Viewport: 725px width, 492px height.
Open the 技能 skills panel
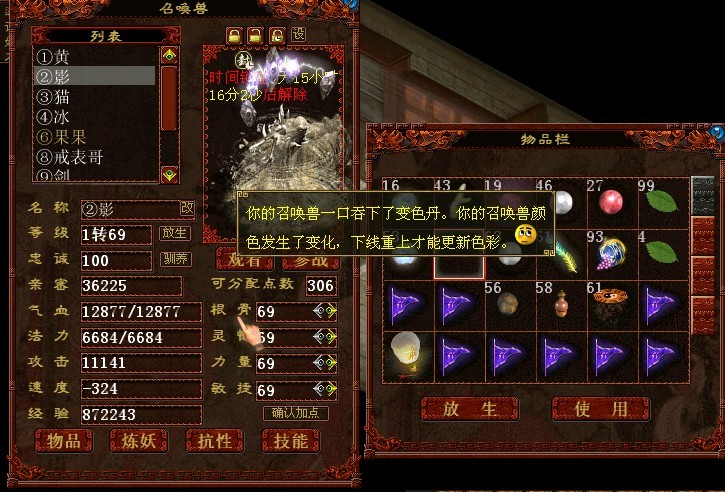(290, 441)
